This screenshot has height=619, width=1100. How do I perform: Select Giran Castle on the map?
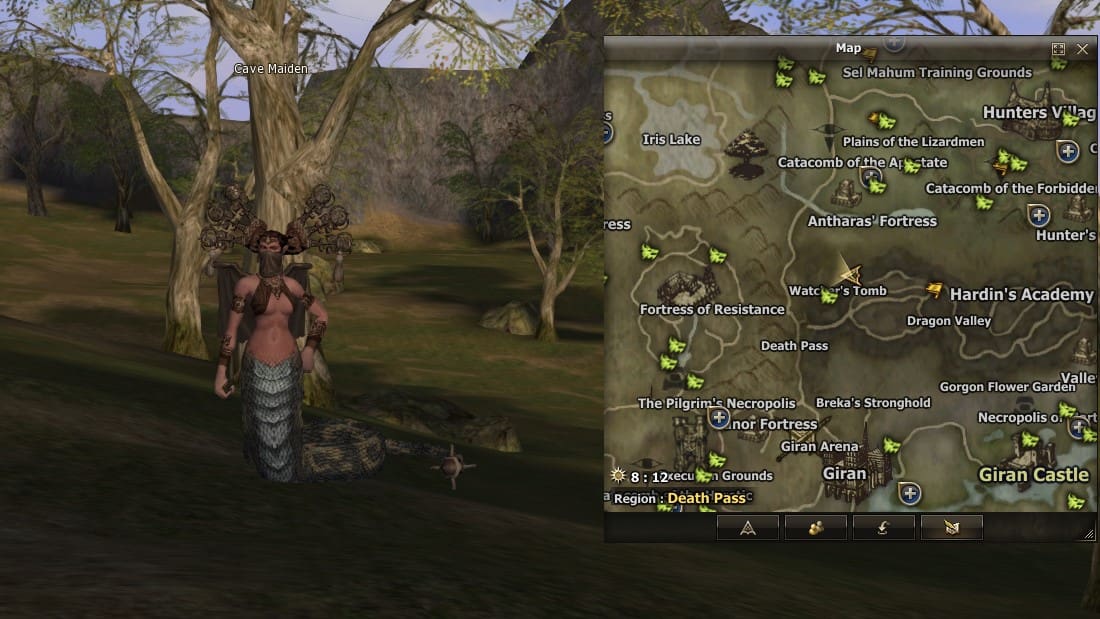pyautogui.click(x=1033, y=474)
